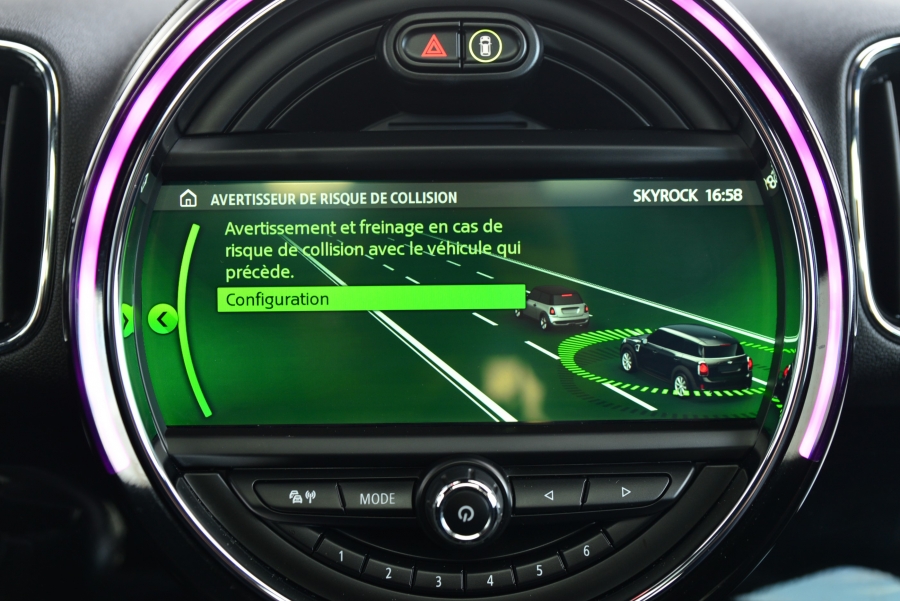Activate the red hazard warning triangle button
Viewport: 900px width, 601px height.
[x=434, y=46]
